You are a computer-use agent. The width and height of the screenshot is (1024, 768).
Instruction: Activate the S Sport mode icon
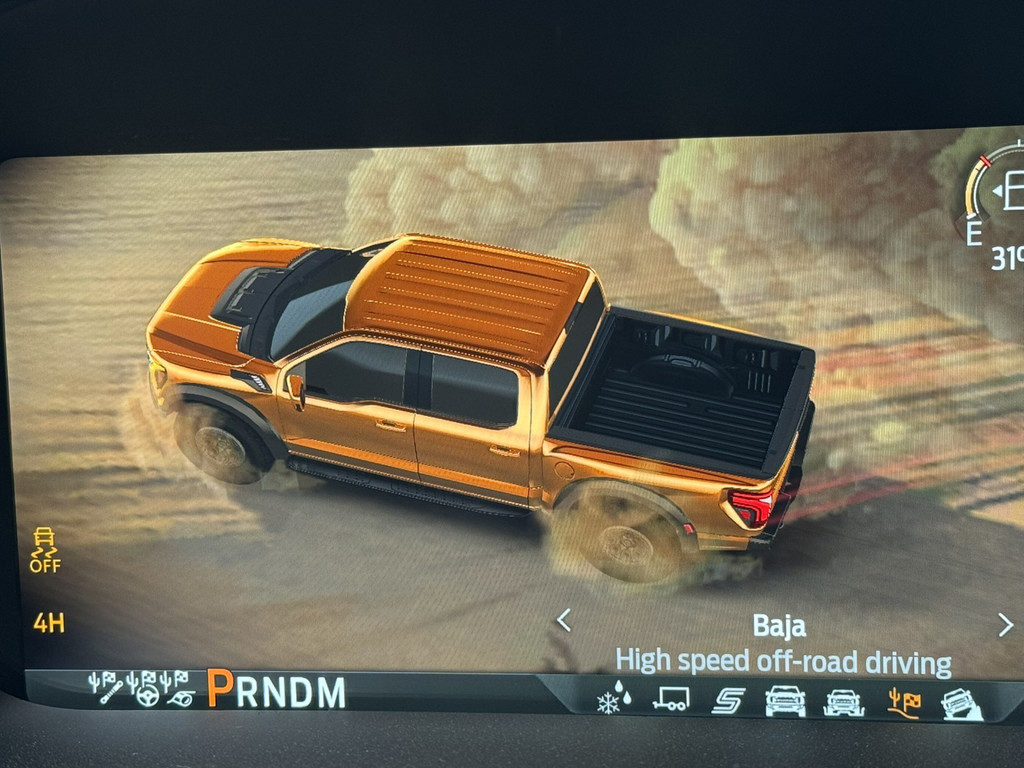(x=727, y=700)
